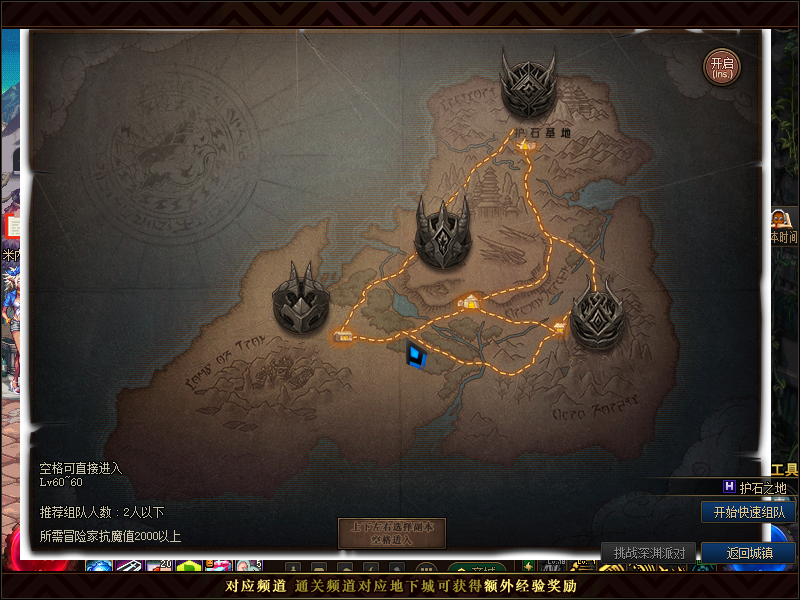
Task: Open the 护石之地 area label
Action: click(x=762, y=488)
